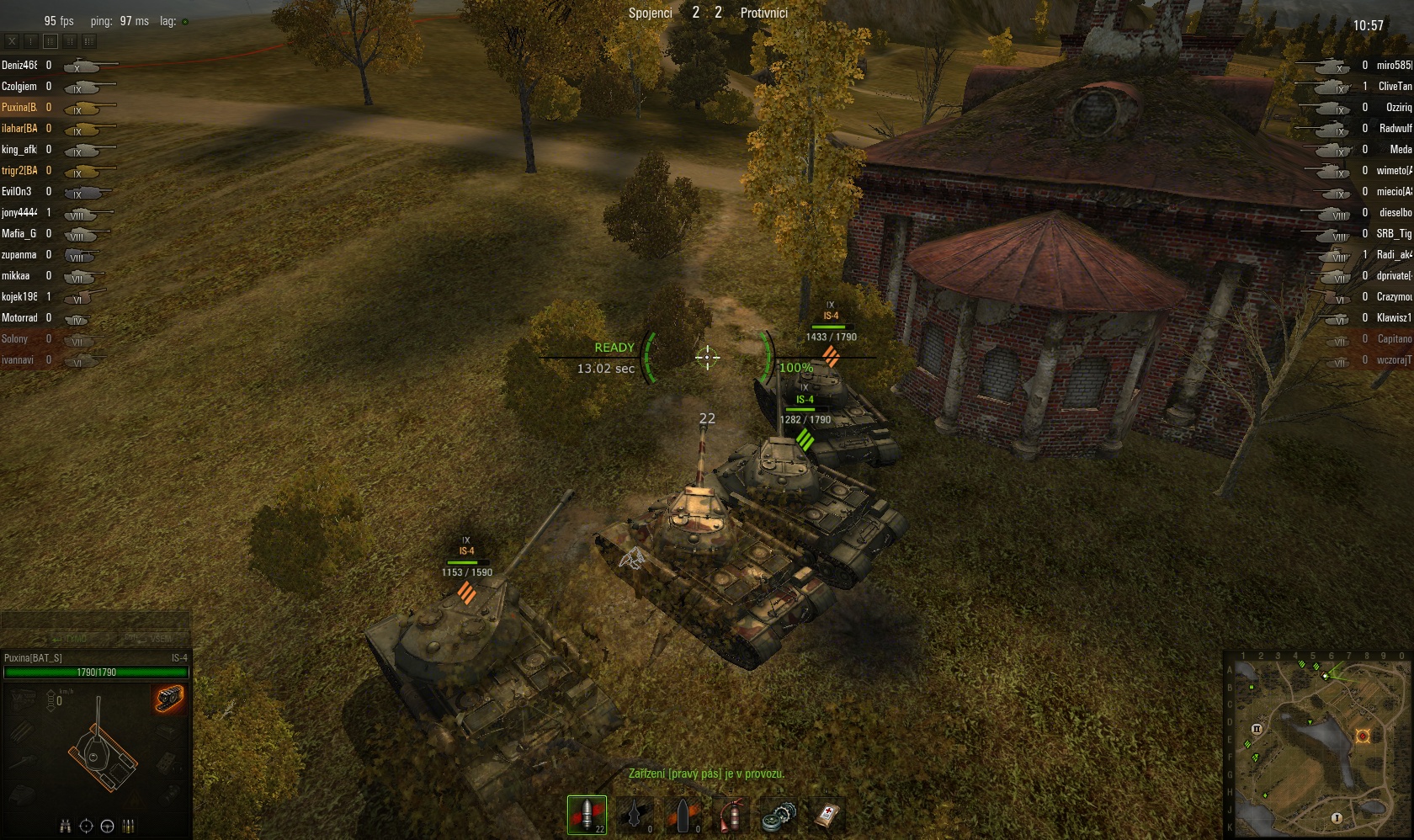Click the binoculars crew icon

[66, 826]
